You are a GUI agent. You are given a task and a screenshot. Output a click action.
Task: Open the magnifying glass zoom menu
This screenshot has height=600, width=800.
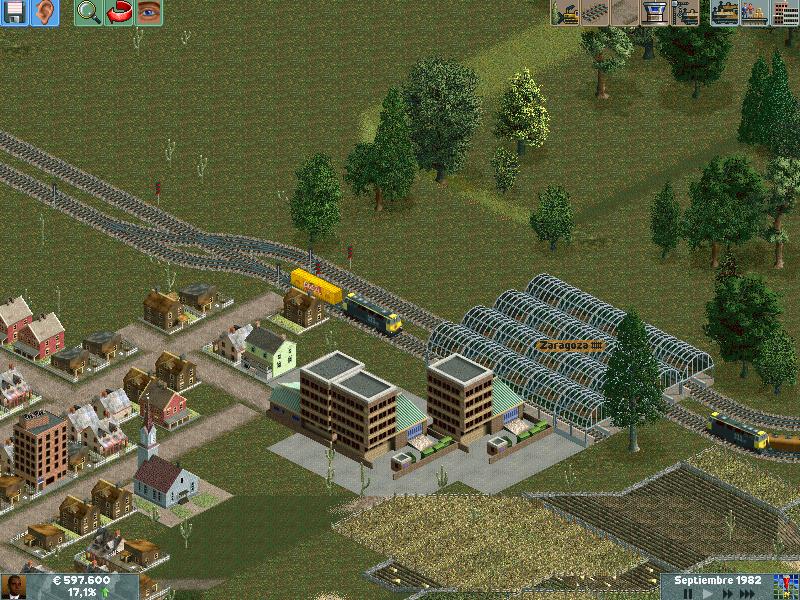[x=89, y=12]
